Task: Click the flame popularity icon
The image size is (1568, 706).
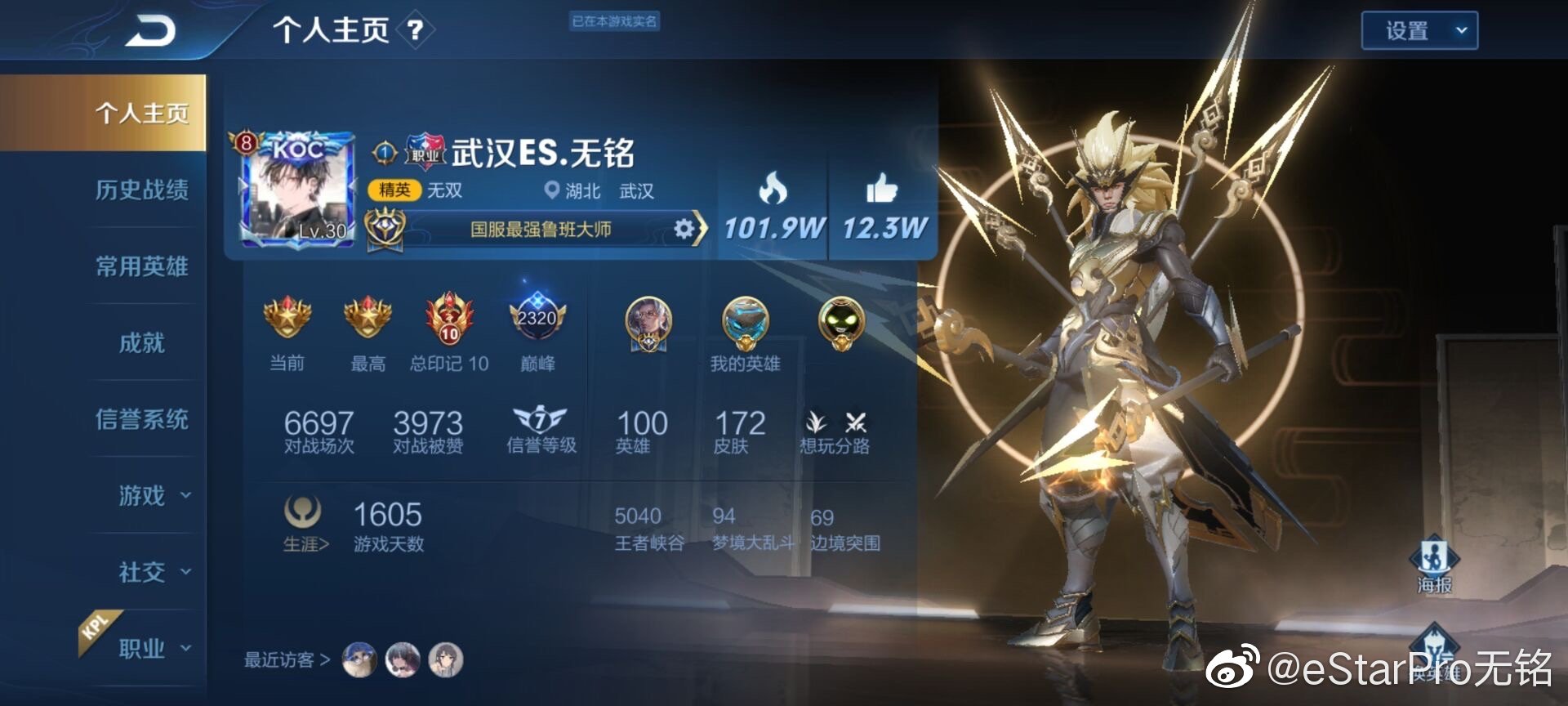Action: (773, 190)
